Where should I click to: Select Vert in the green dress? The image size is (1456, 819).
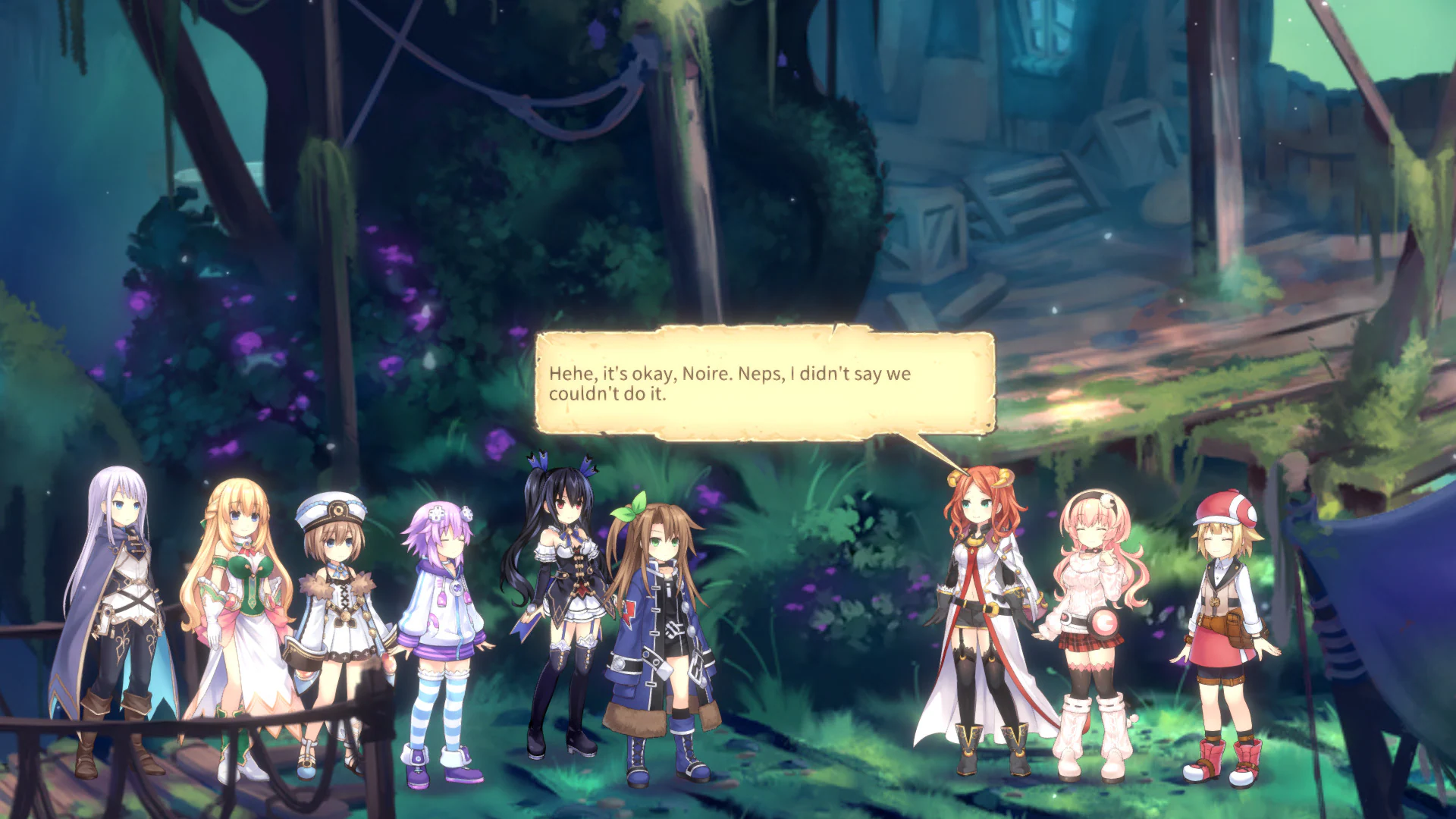pyautogui.click(x=243, y=599)
